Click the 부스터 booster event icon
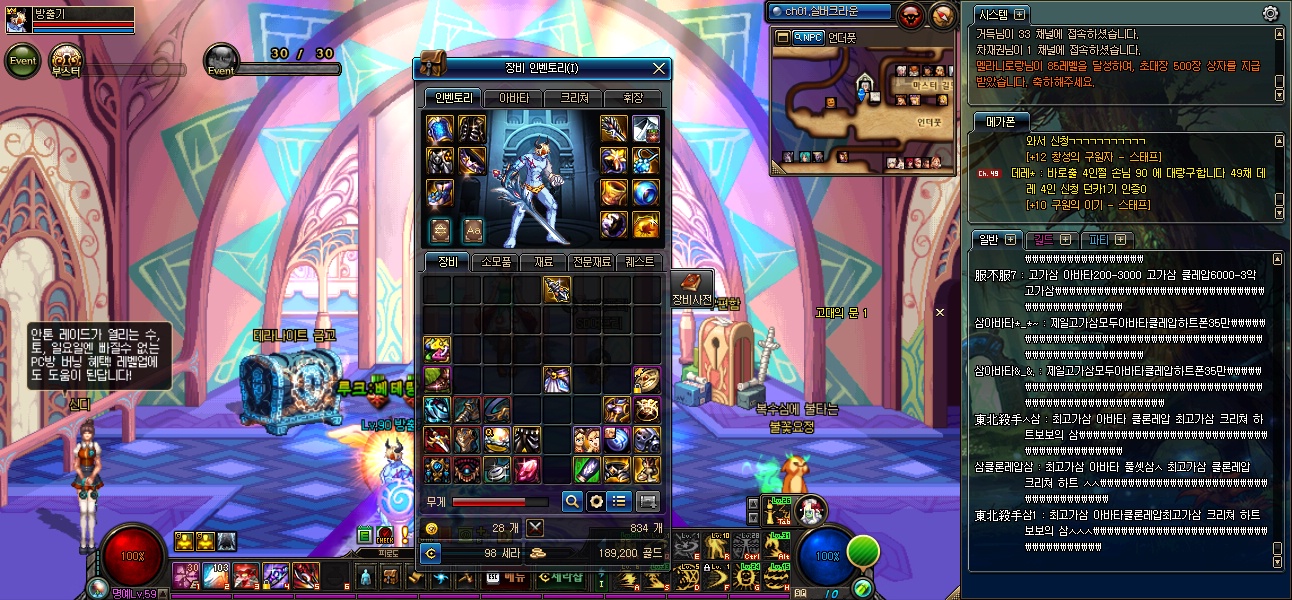Screen dimensions: 1292x600 coord(66,60)
